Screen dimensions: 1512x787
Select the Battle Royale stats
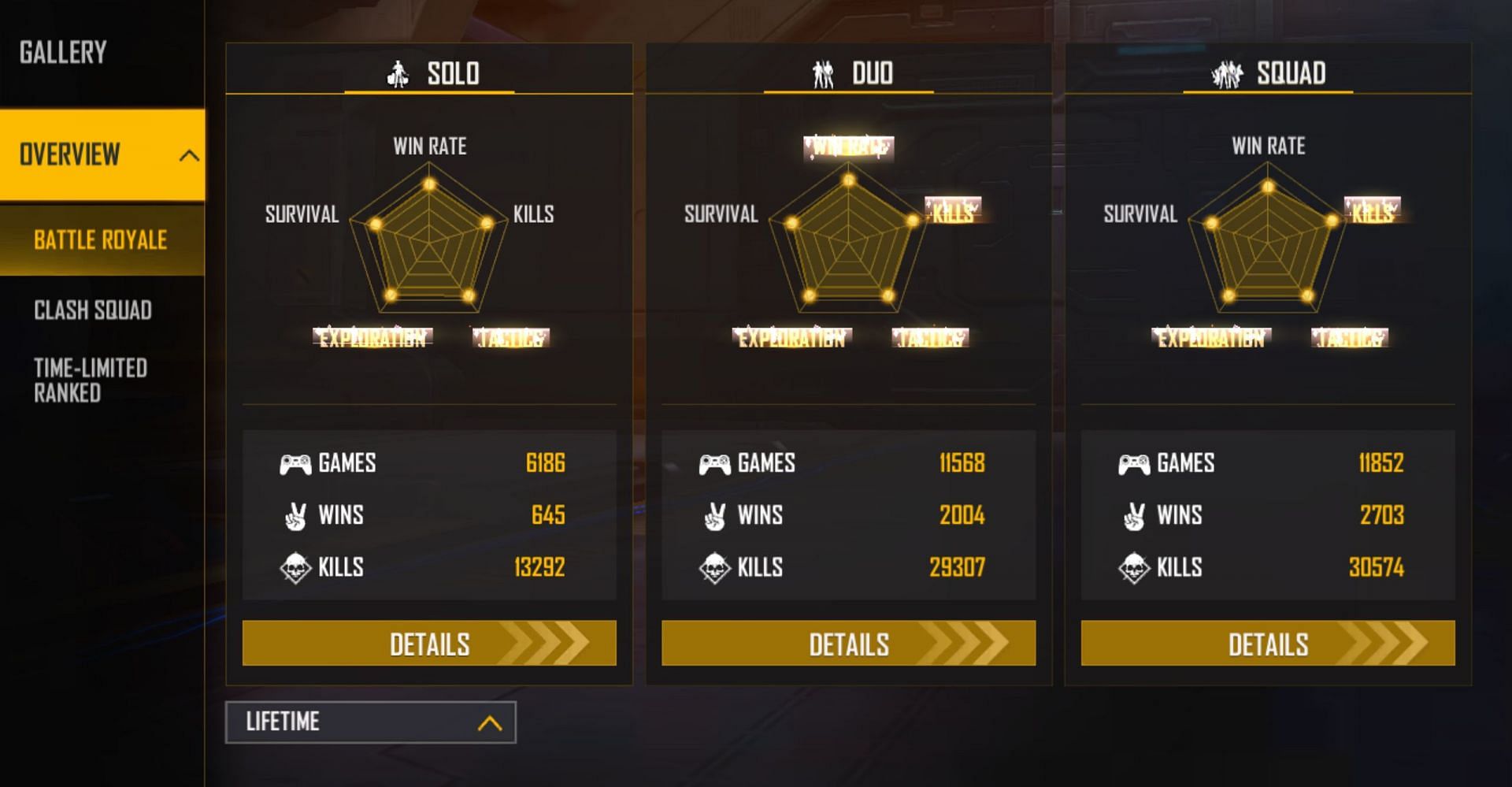(101, 239)
